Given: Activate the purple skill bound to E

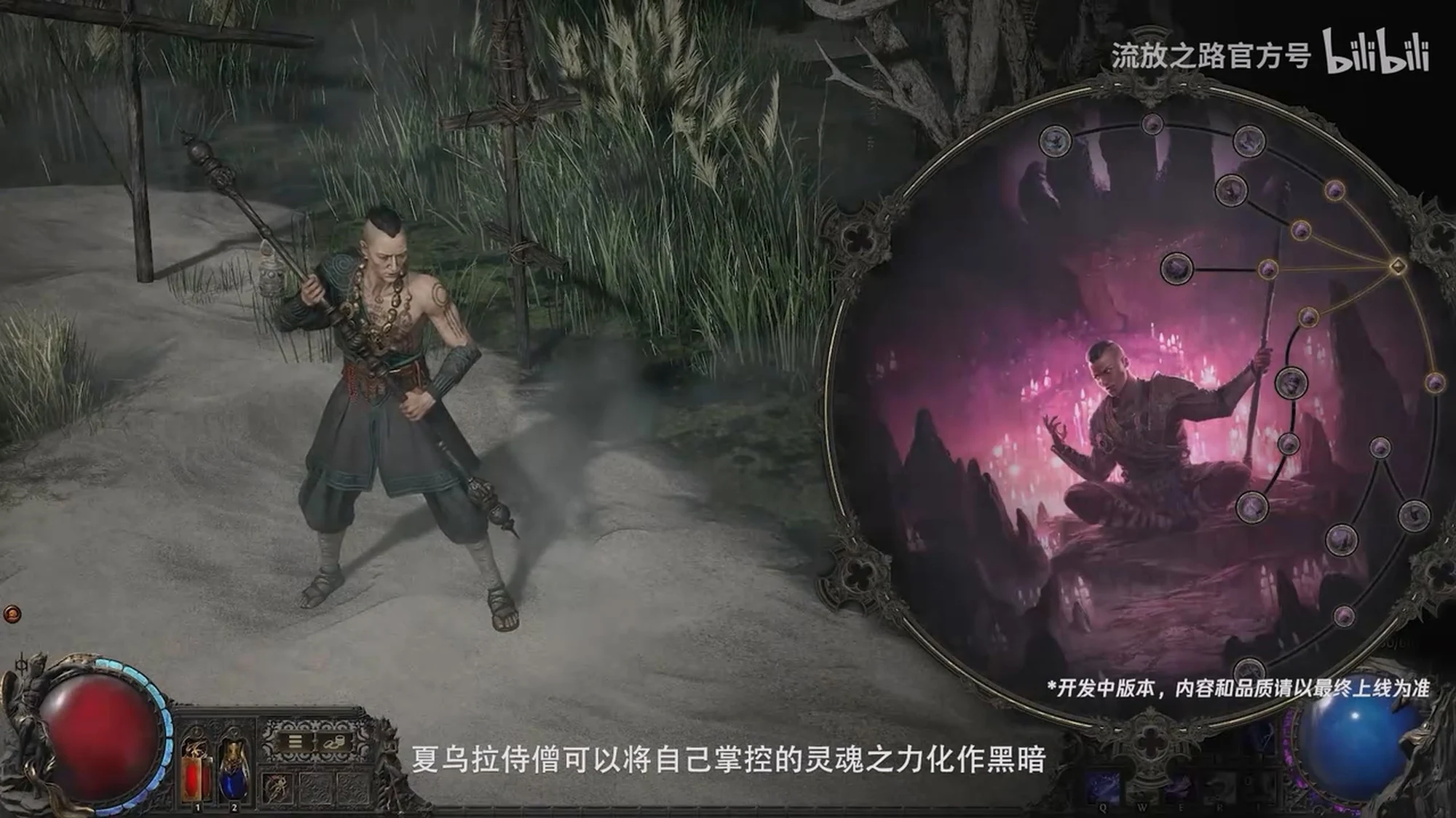Looking at the screenshot, I should click(x=1178, y=788).
